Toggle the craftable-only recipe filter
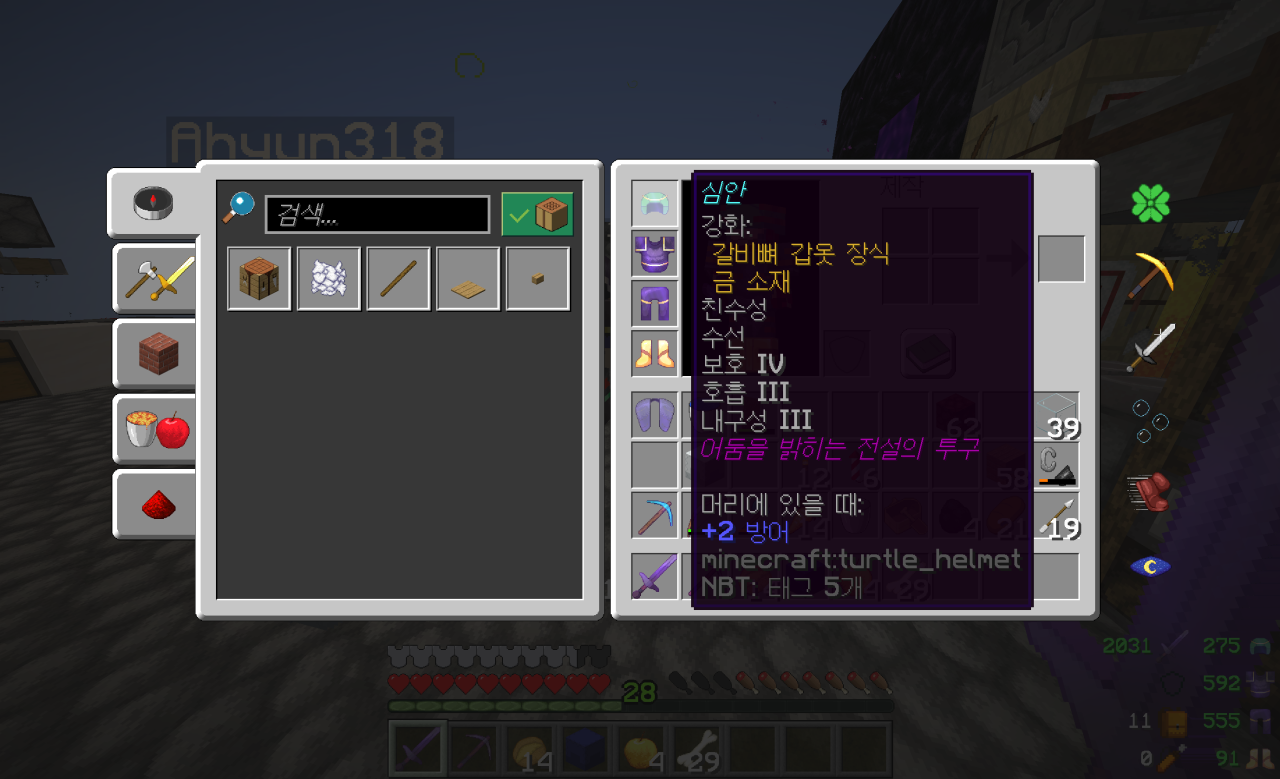The height and width of the screenshot is (779, 1280). click(x=537, y=214)
